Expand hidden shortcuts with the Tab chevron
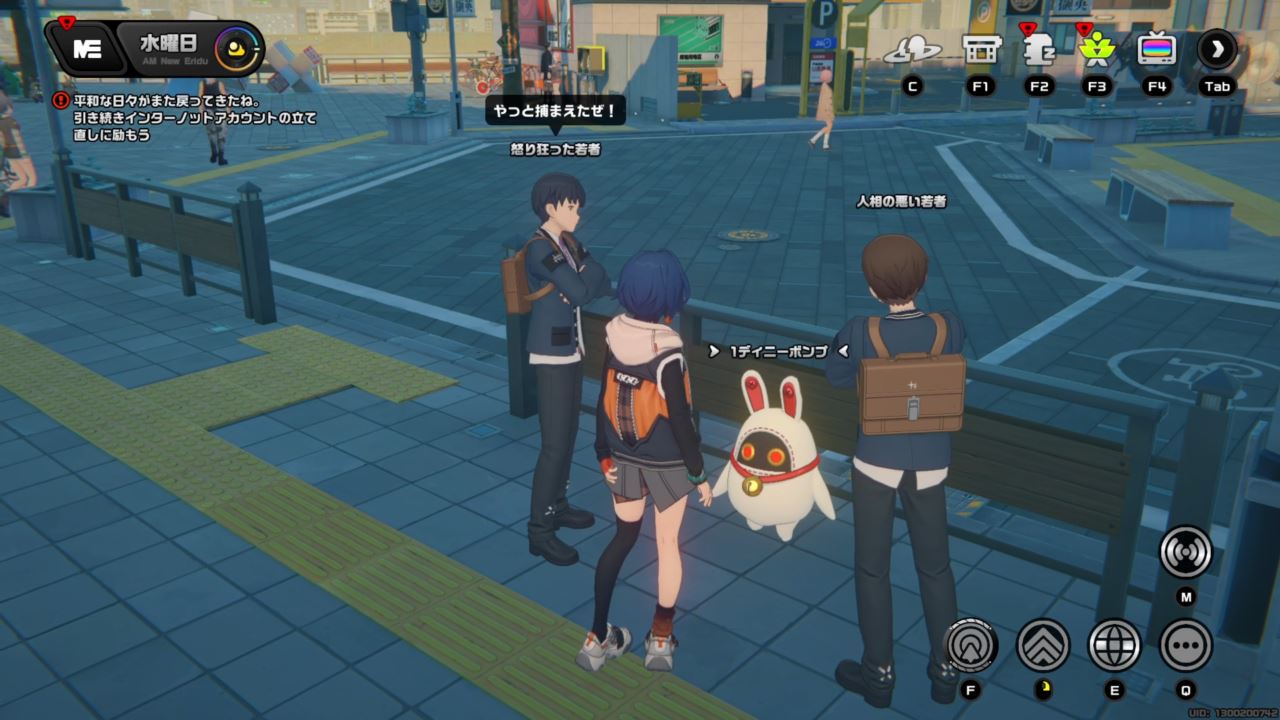 pyautogui.click(x=1218, y=48)
